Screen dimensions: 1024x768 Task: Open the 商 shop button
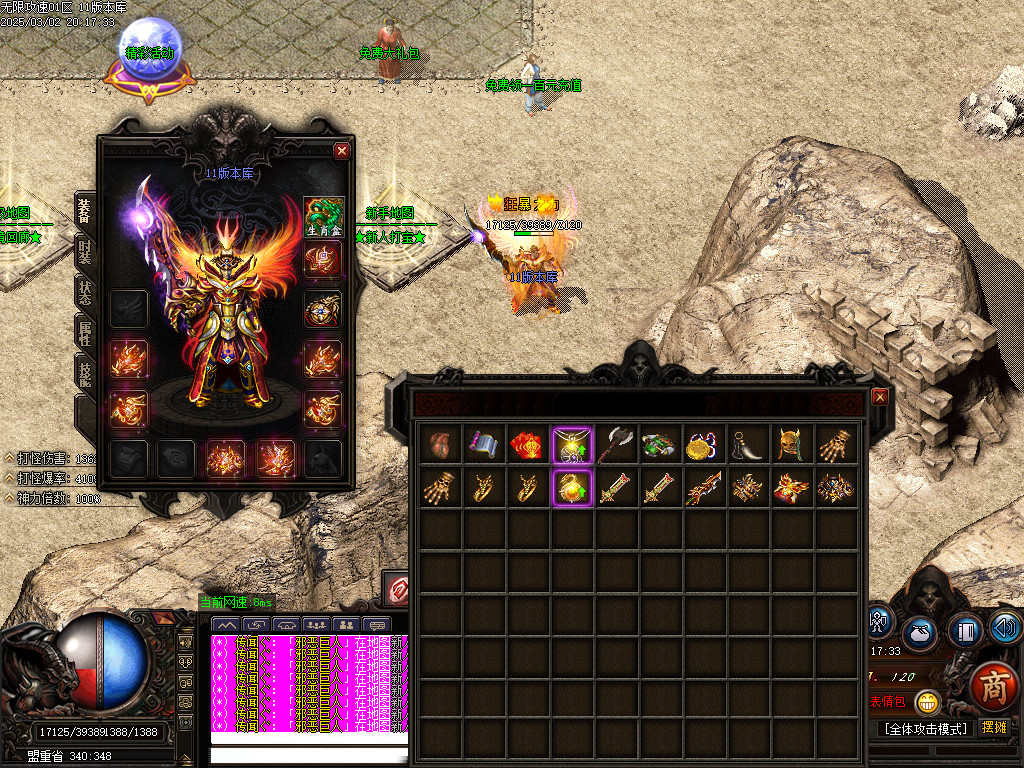pos(992,688)
